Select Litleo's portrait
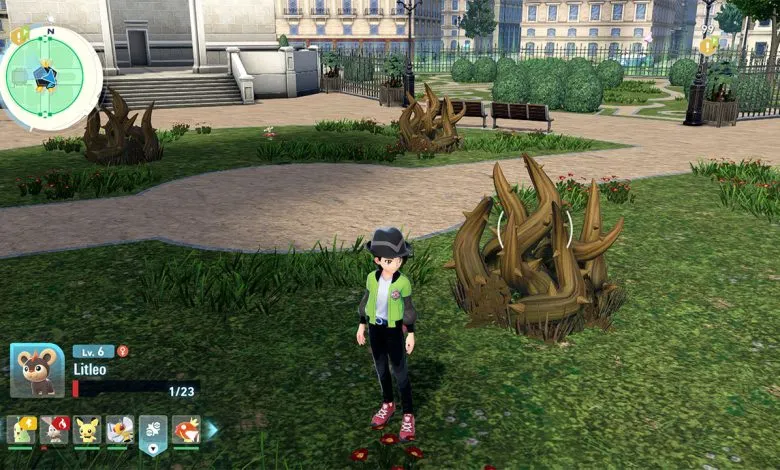 point(37,371)
